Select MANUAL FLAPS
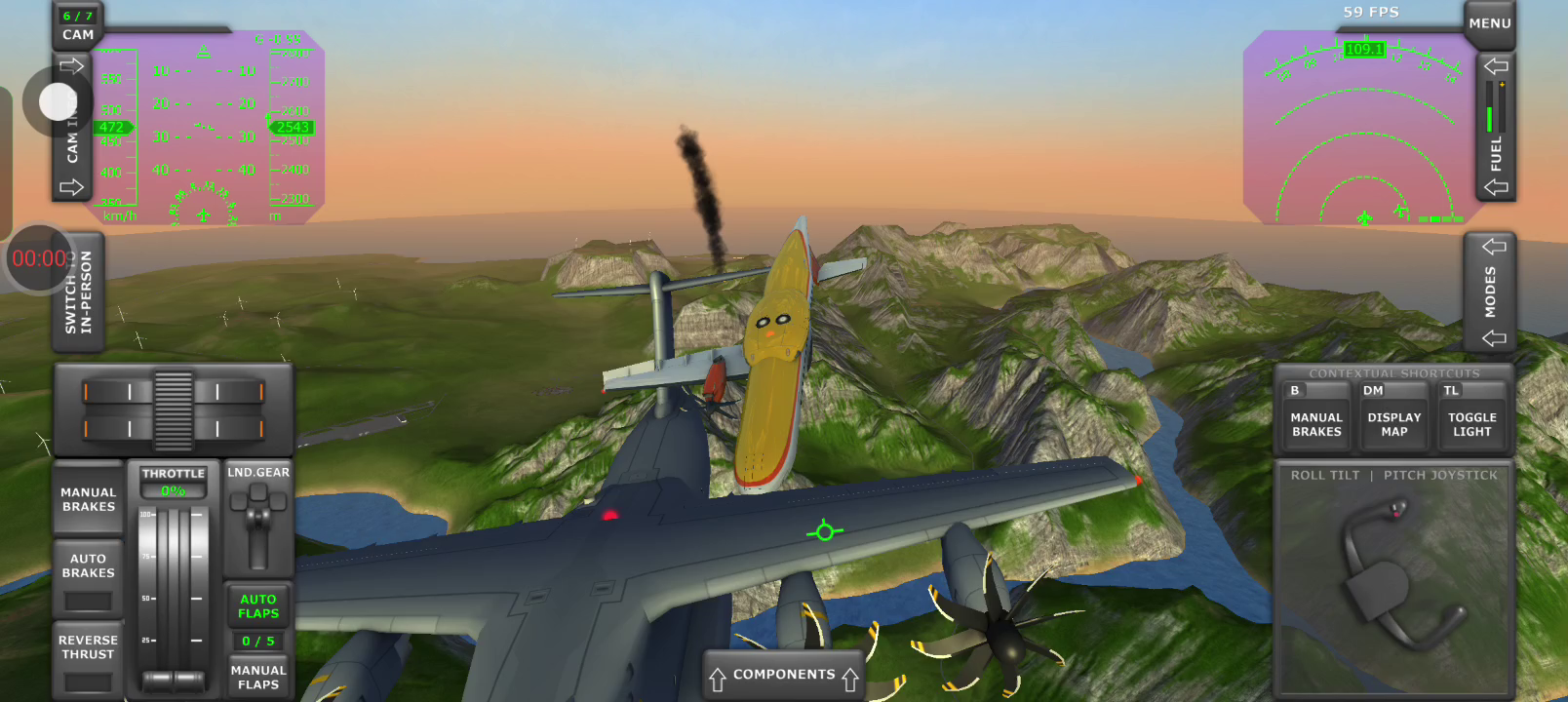Image resolution: width=1568 pixels, height=702 pixels. [258, 677]
